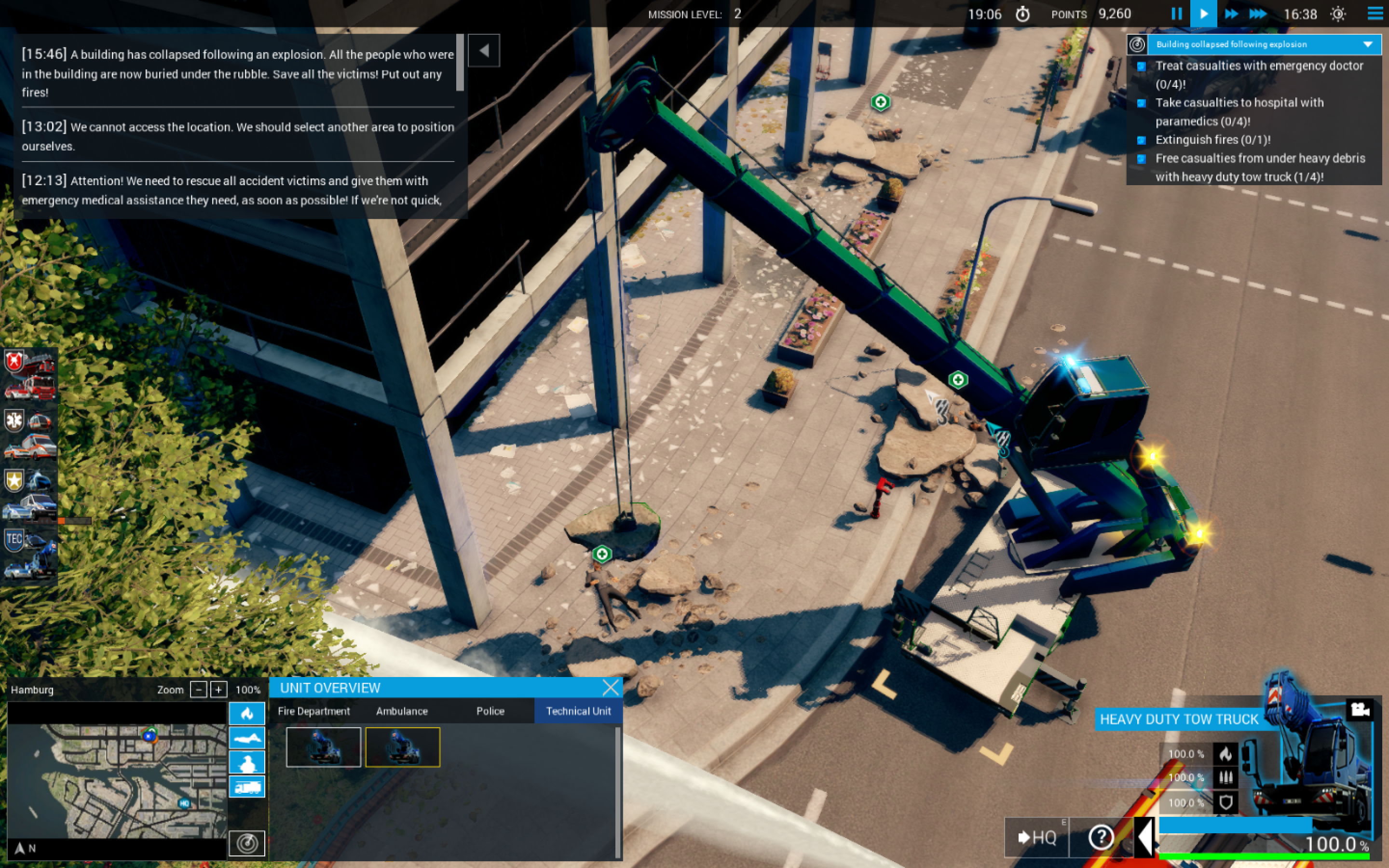Screen dimensions: 1389x868
Task: Click the camera icon on the unit portrait
Action: tap(1360, 710)
